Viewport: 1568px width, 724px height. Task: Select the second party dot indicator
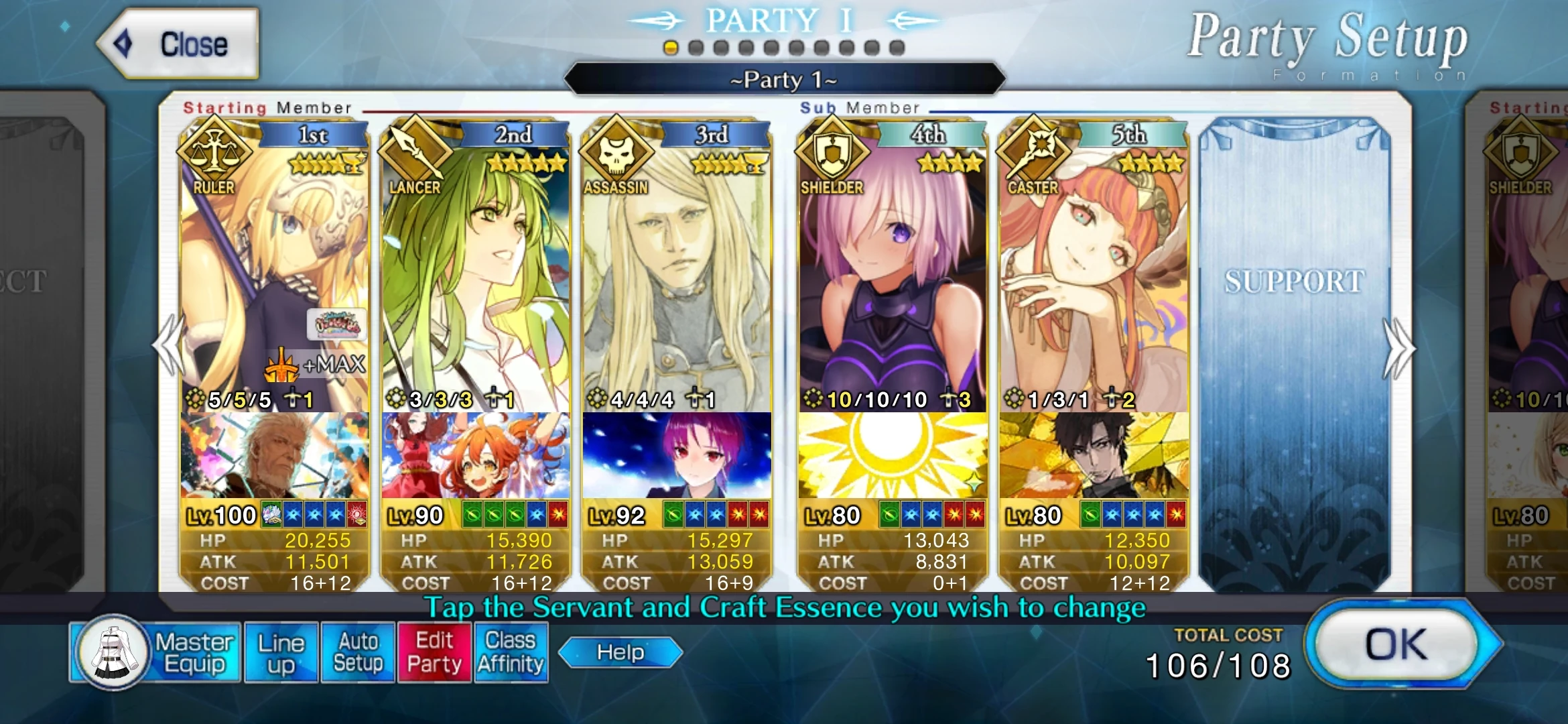(x=698, y=46)
